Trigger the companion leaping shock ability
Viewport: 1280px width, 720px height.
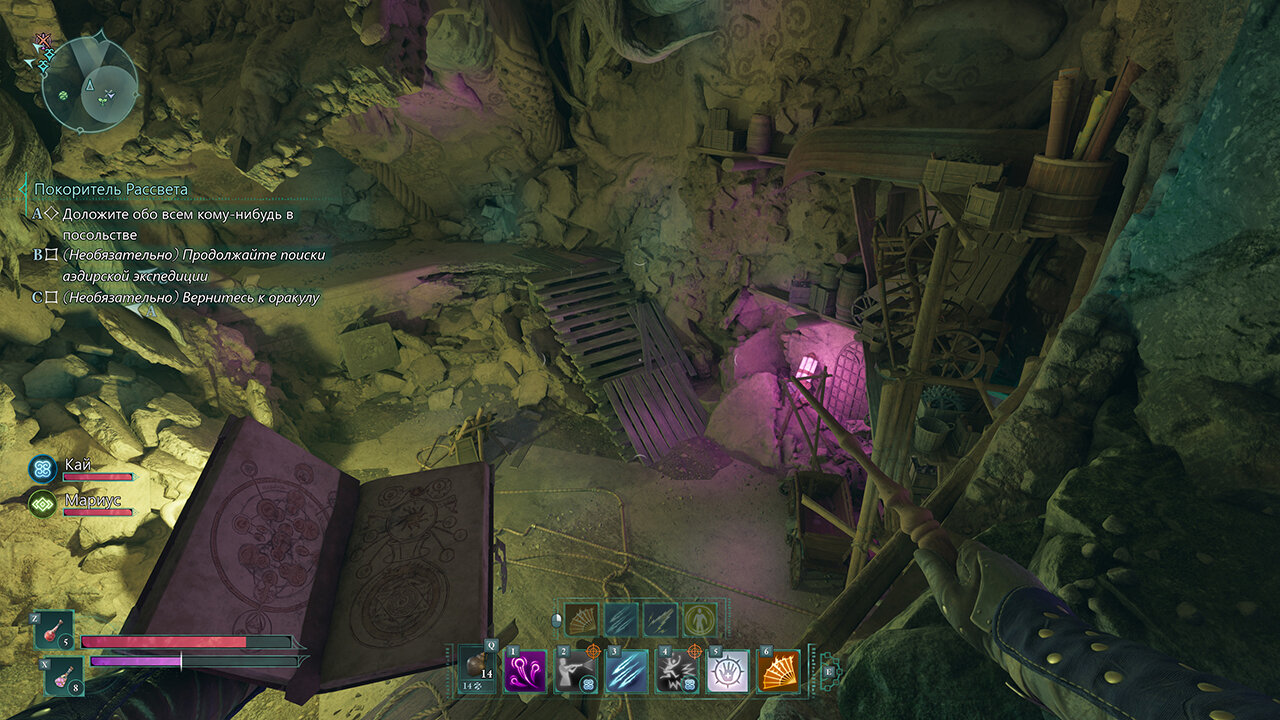click(676, 670)
